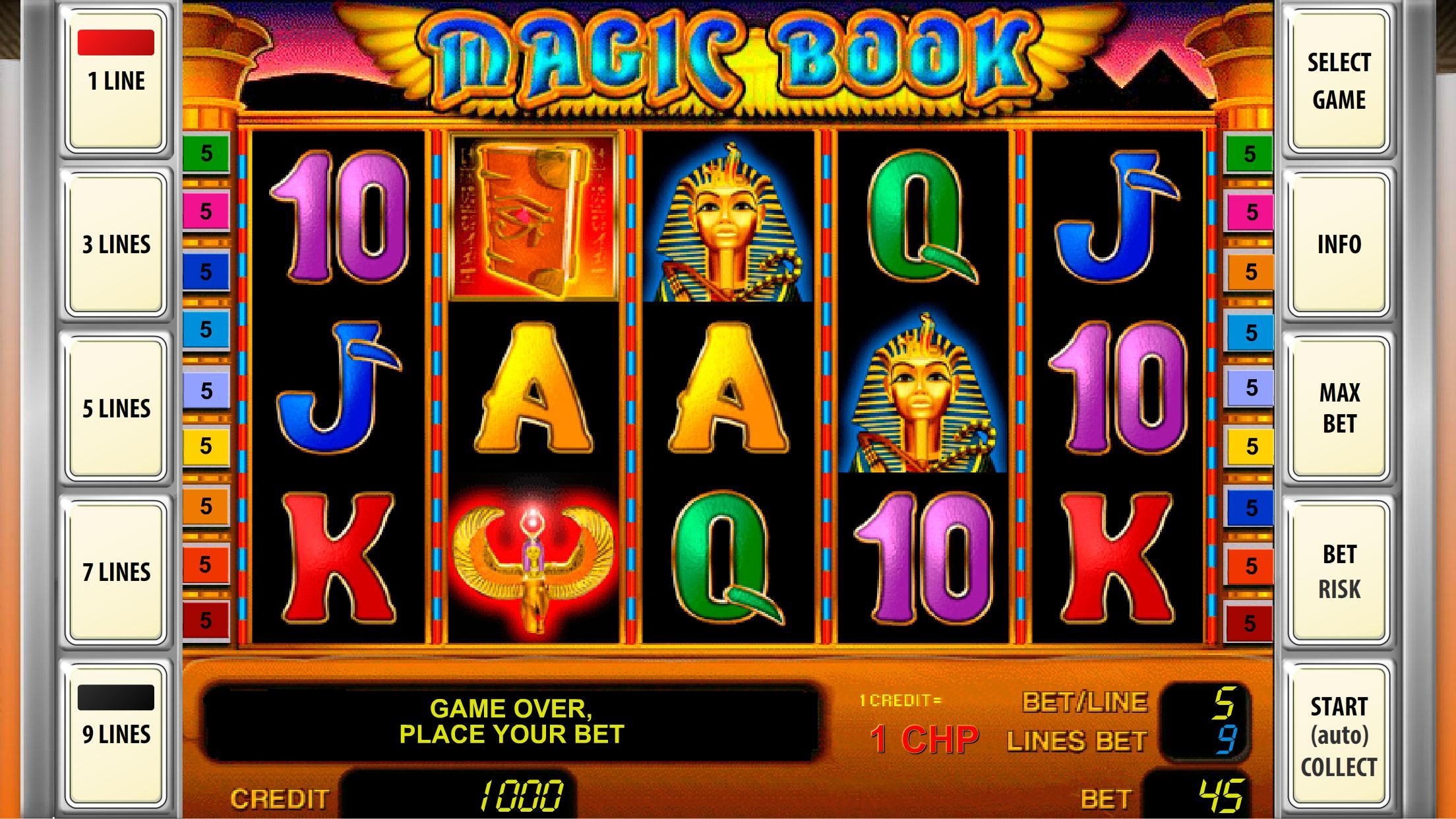Viewport: 1456px width, 819px height.
Task: Click the CREDIT display showing 1000
Action: [x=462, y=798]
